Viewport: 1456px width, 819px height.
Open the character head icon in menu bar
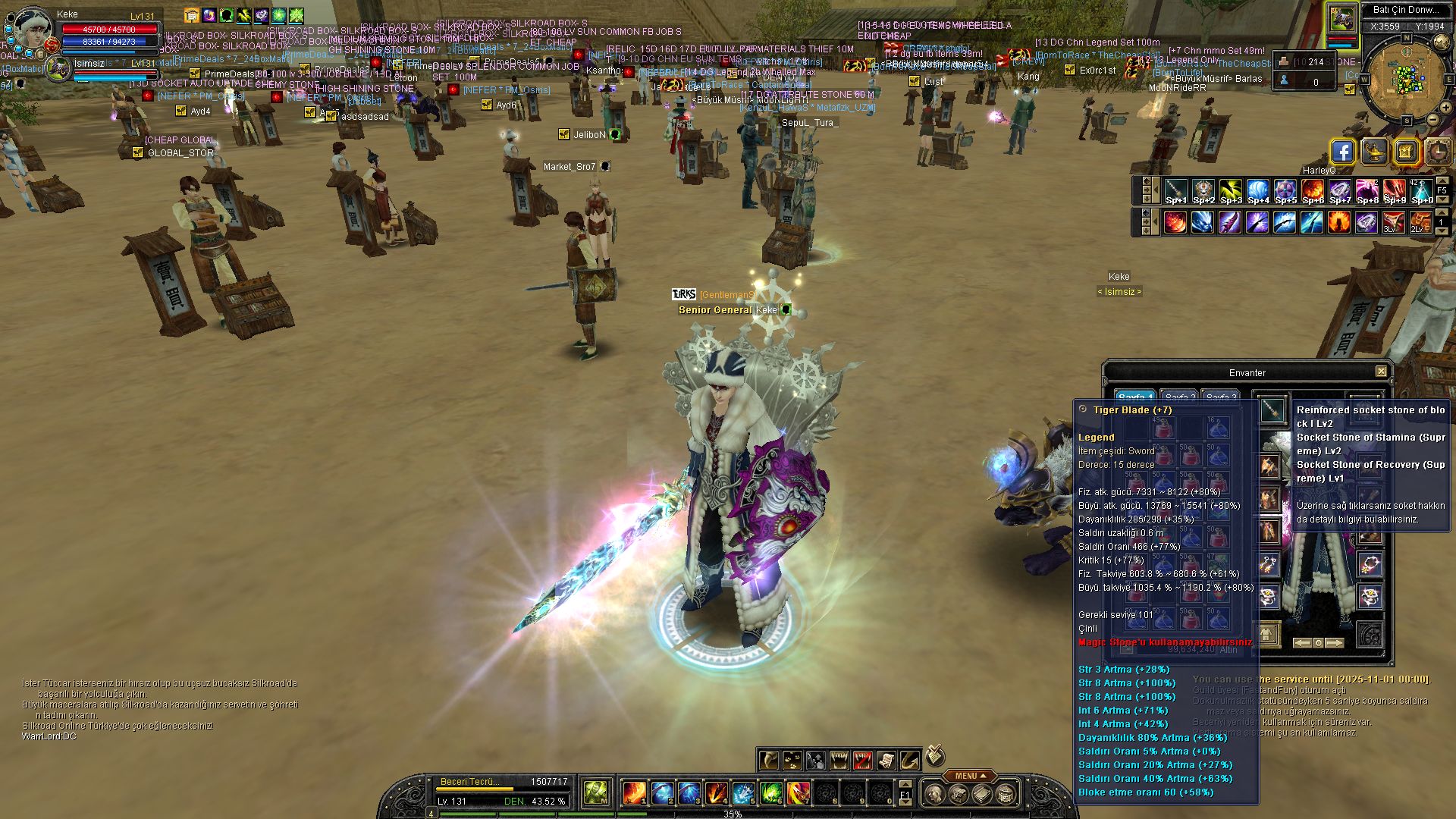935,794
